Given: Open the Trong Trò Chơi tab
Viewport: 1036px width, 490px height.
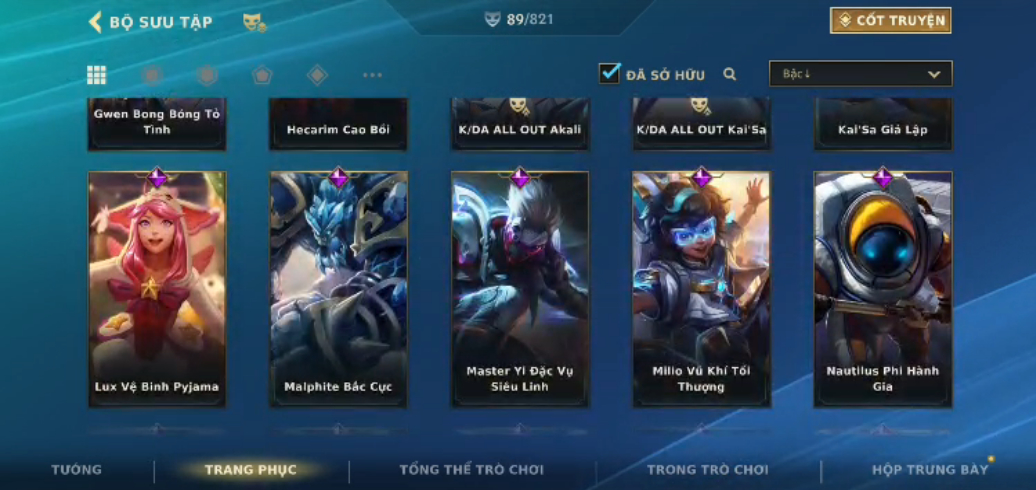Looking at the screenshot, I should (x=707, y=470).
